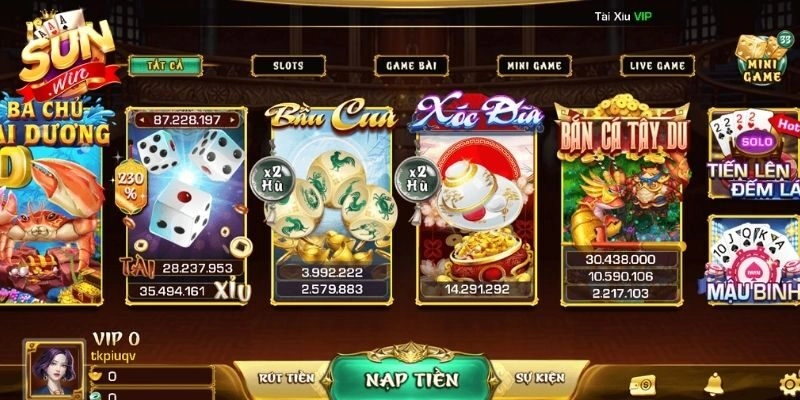Show the Mini Game category

pyautogui.click(x=535, y=66)
